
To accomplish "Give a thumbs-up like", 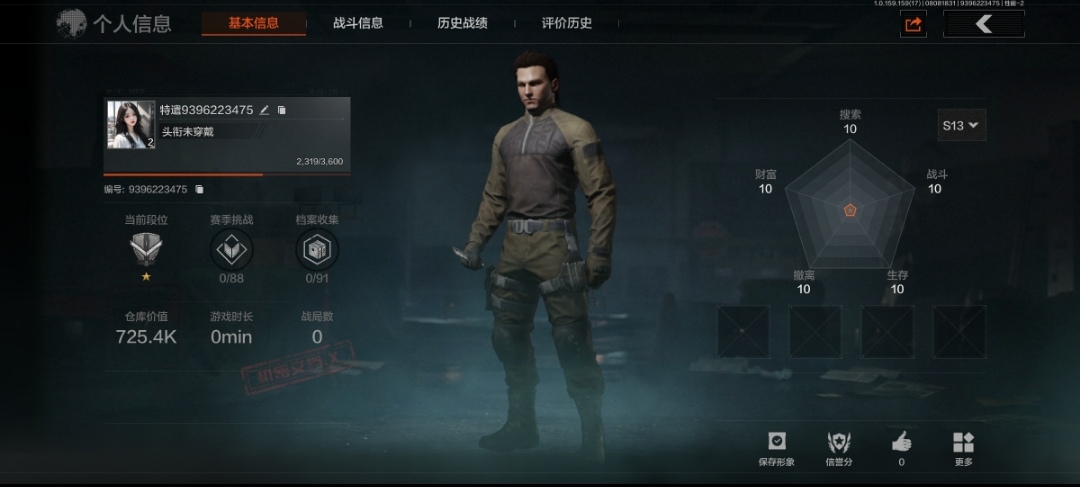I will point(901,448).
